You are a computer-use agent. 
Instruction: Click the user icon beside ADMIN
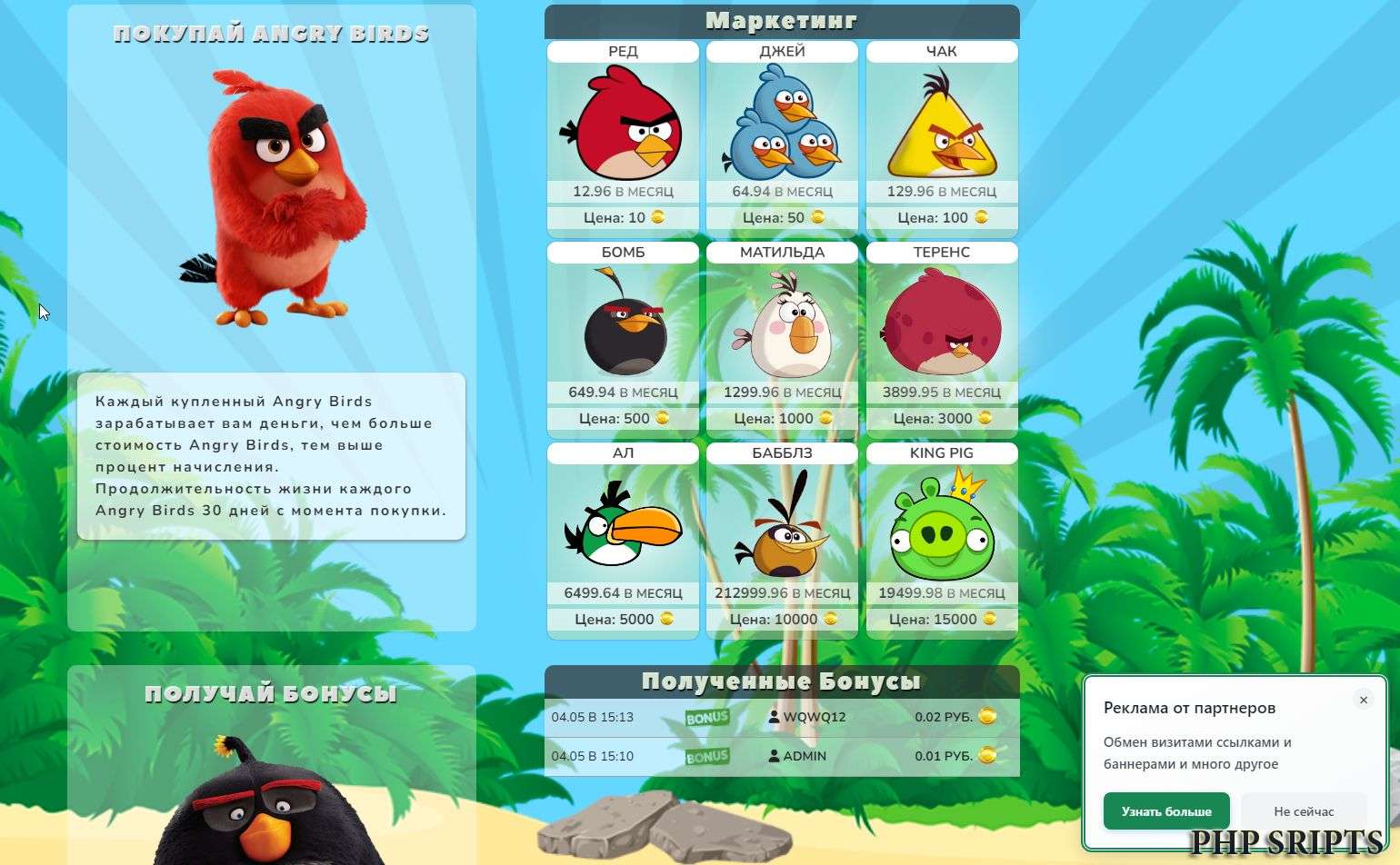pyautogui.click(x=774, y=755)
